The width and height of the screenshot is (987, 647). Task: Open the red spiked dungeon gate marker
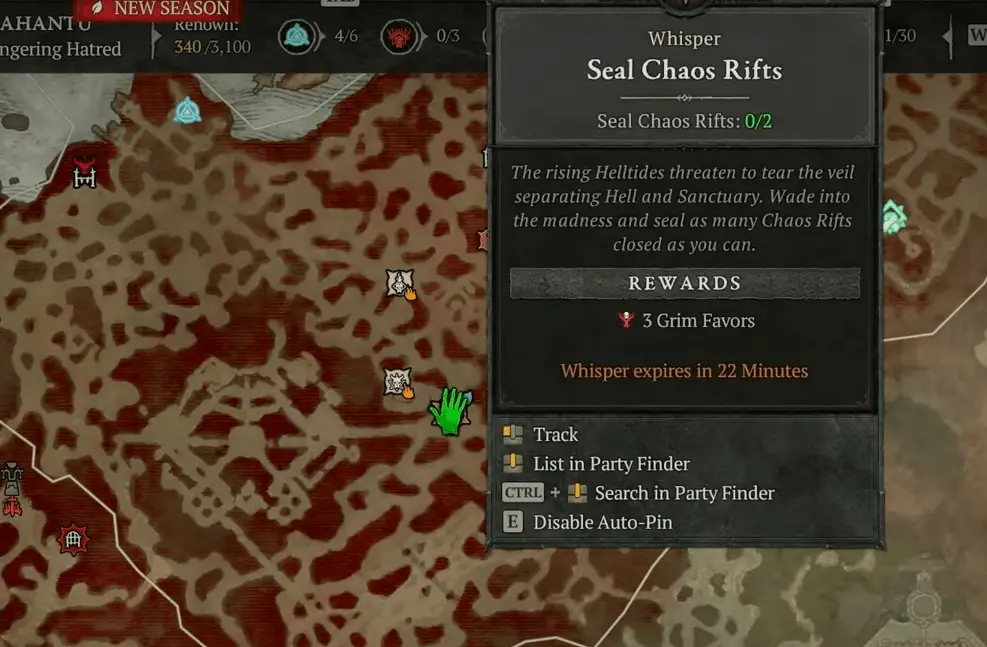coord(72,540)
